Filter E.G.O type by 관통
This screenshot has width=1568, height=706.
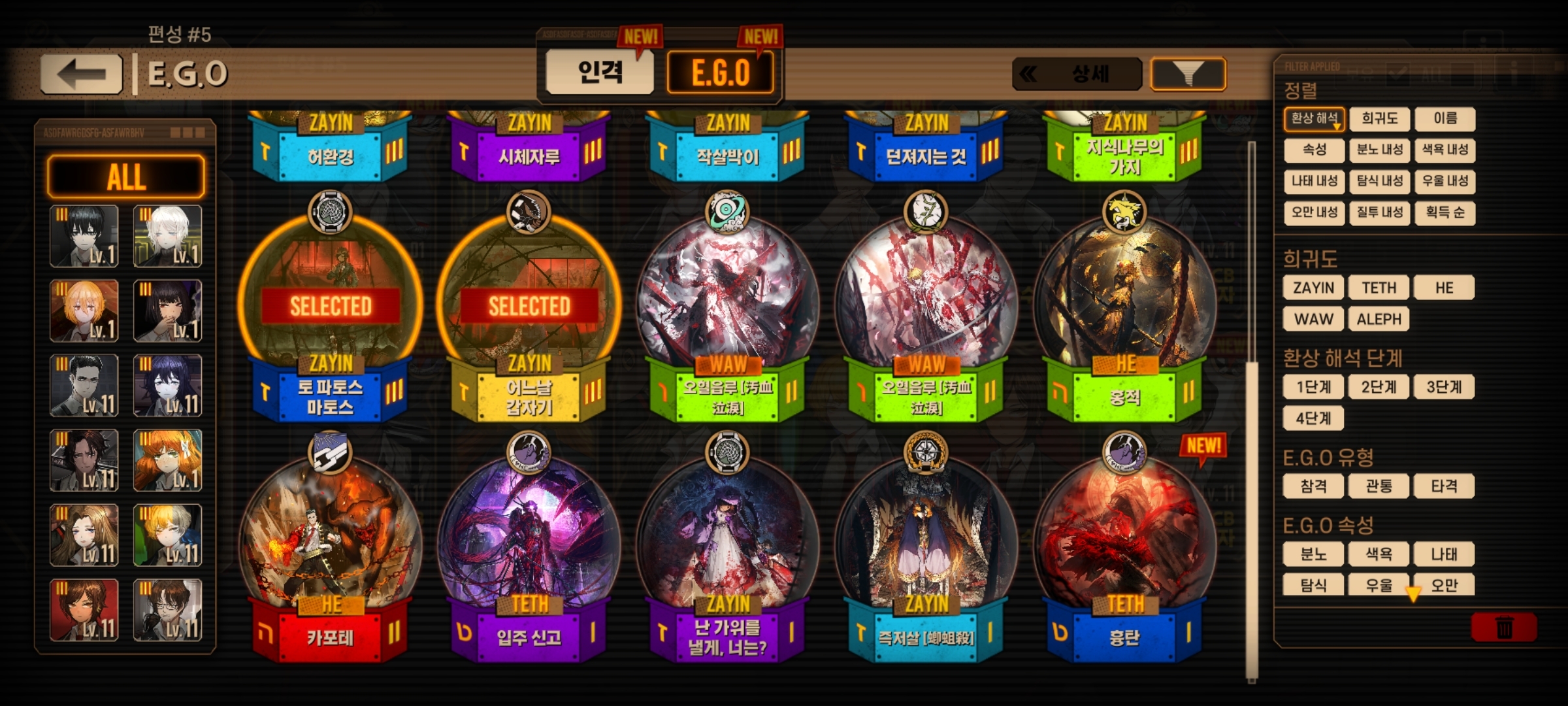1379,486
